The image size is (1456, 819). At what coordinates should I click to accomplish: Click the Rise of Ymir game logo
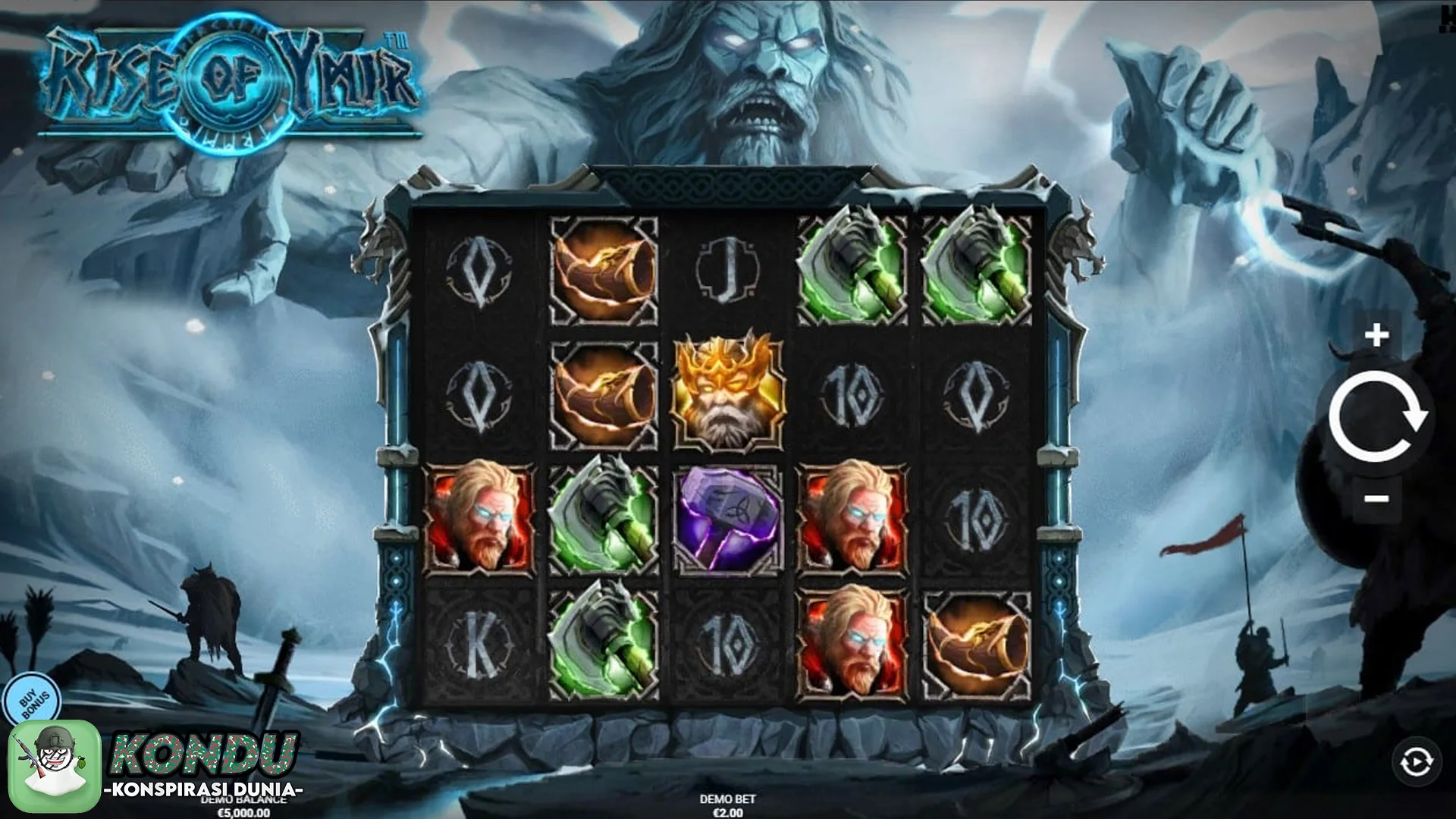point(227,80)
